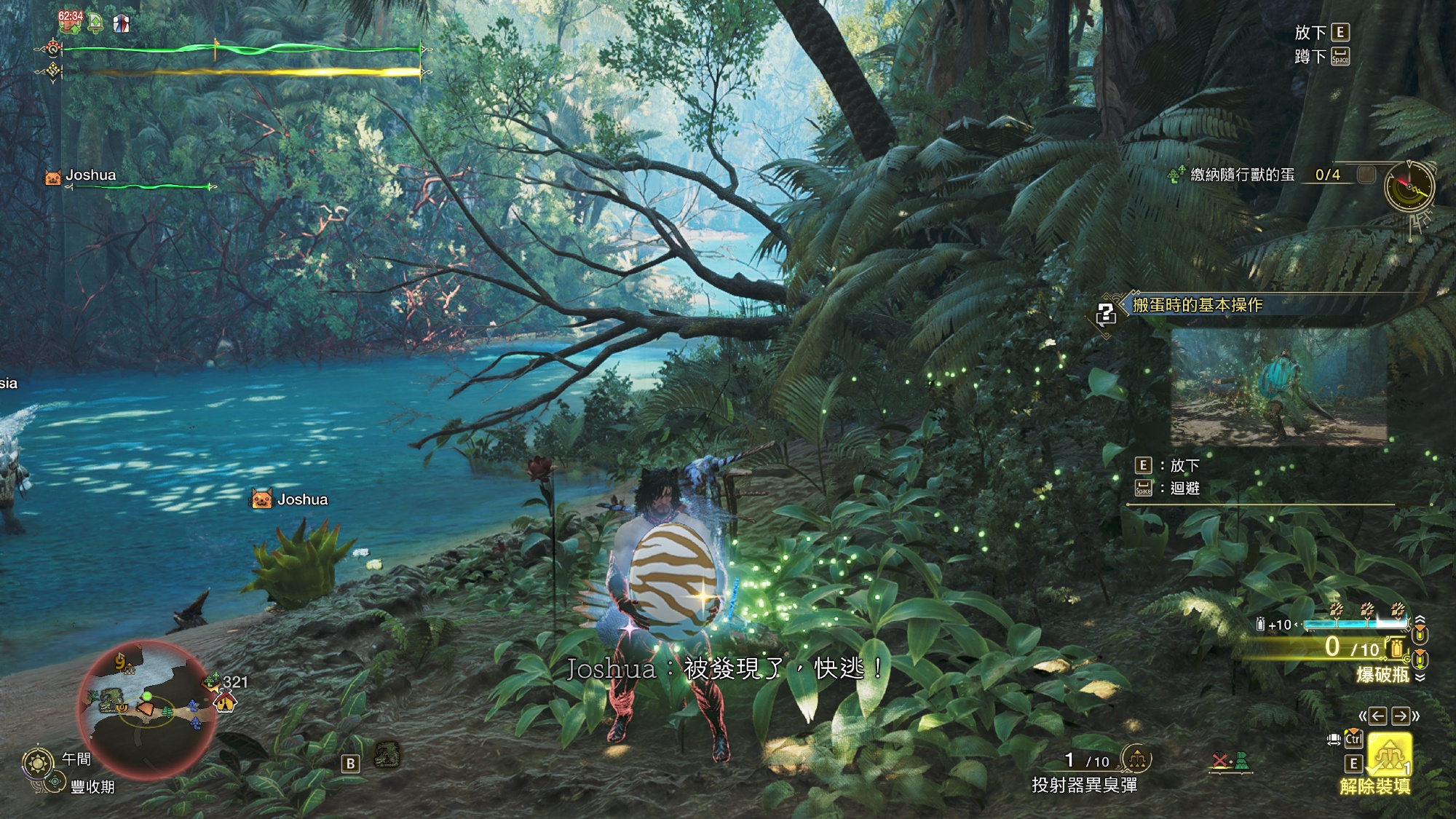Select Joshua's Palico cat icon in party list
Screen dimensions: 1456x819
coord(53,176)
